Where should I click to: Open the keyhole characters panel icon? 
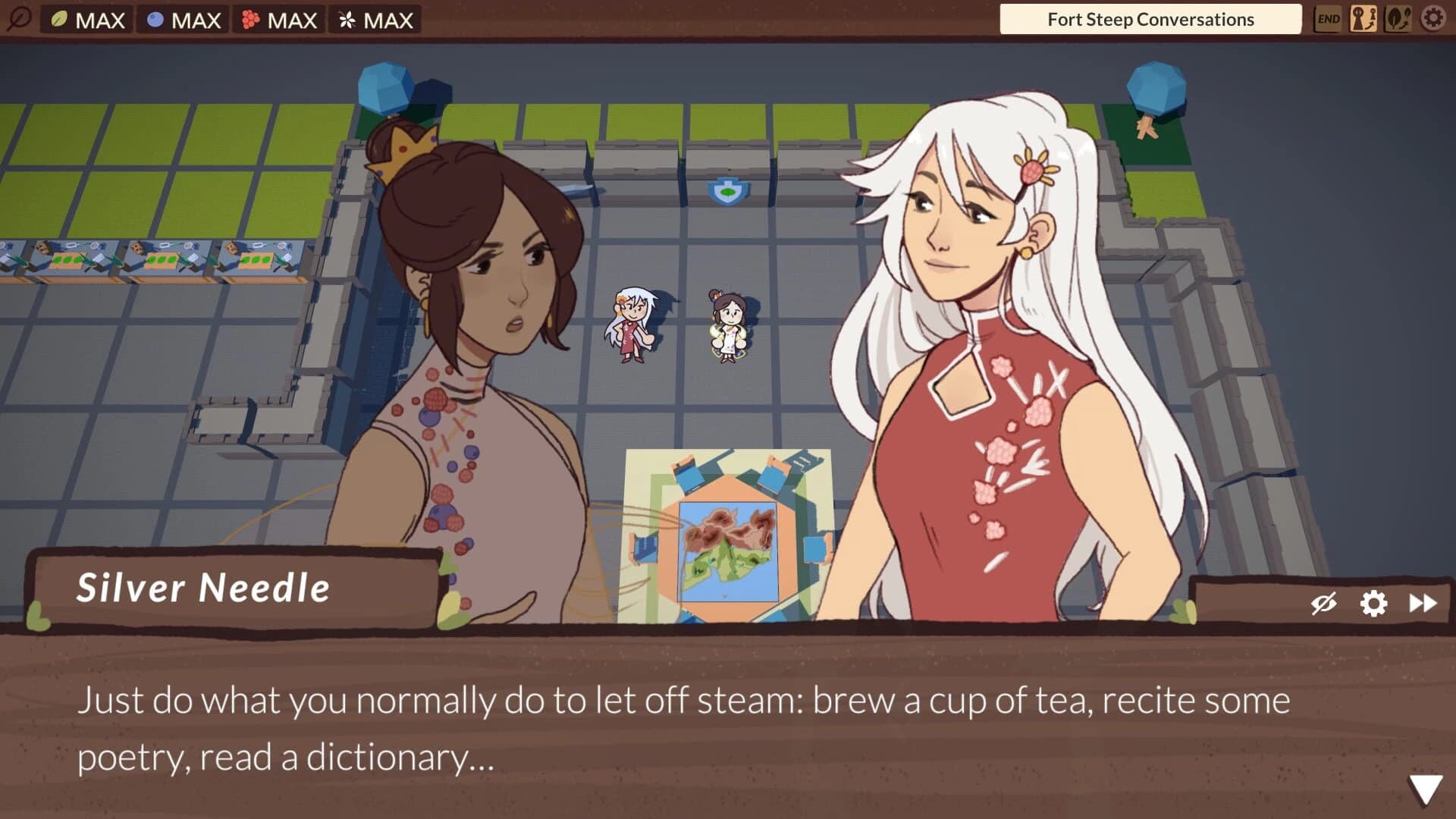[x=1364, y=20]
